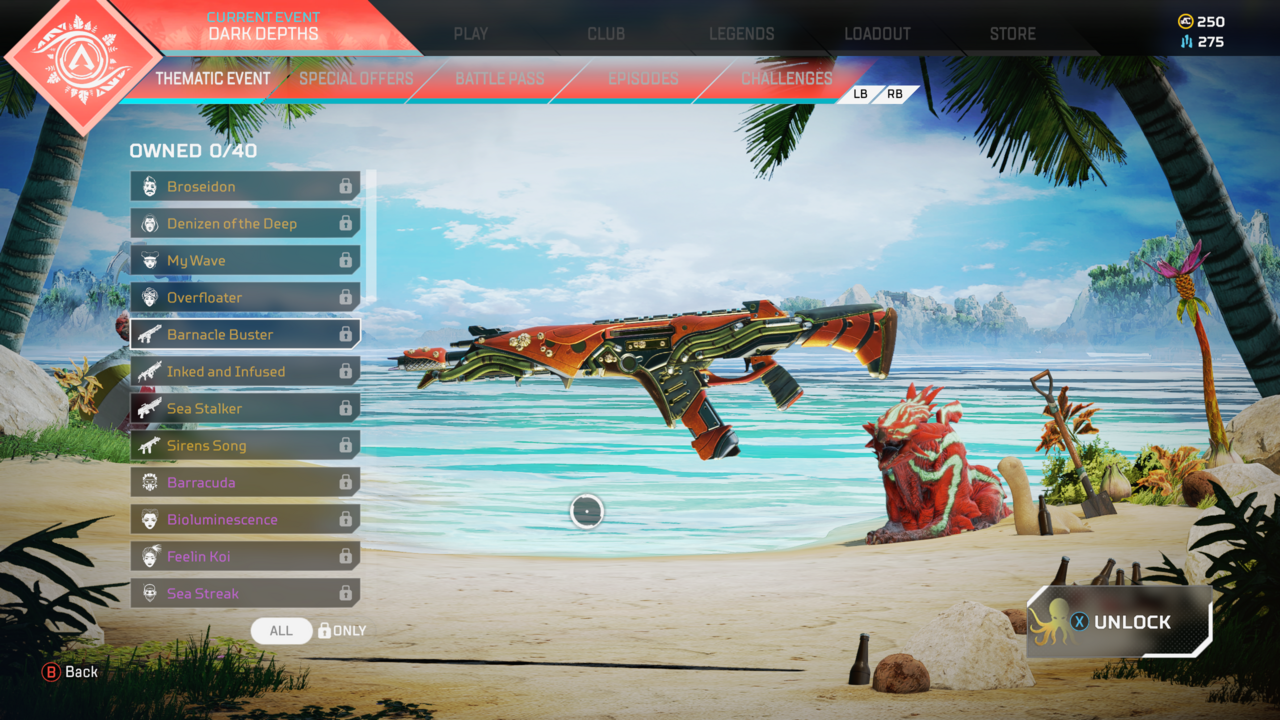Show the Battle Pass tab
Viewport: 1280px width, 720px height.
(x=499, y=78)
